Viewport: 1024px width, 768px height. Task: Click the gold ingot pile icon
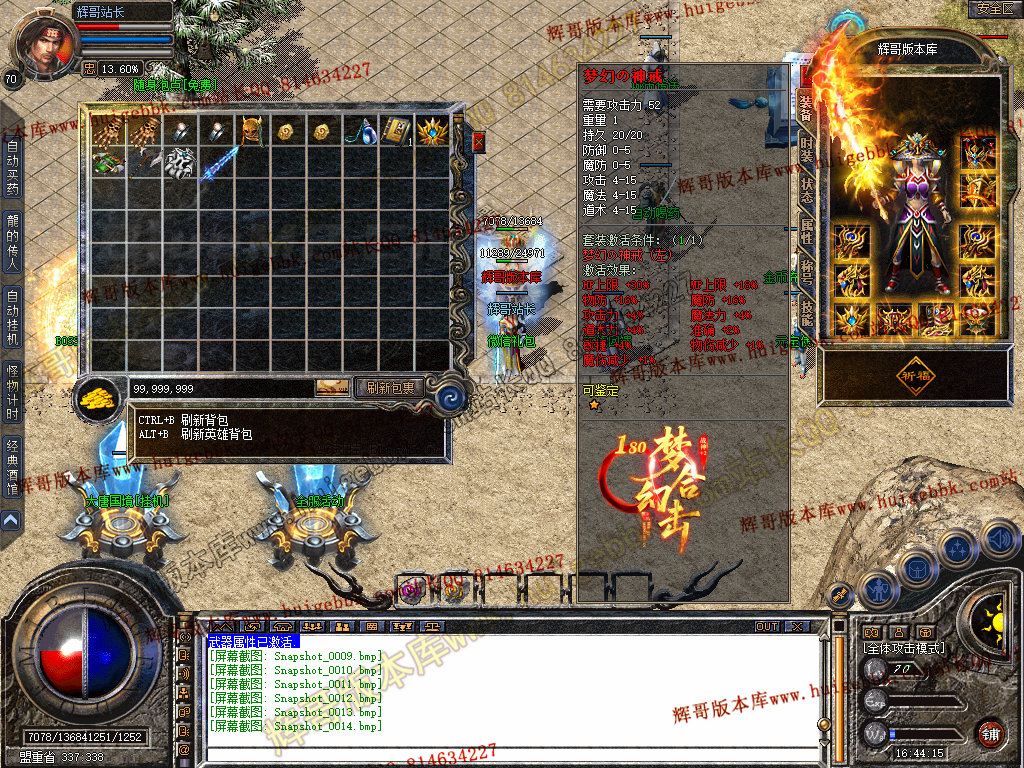[x=98, y=396]
